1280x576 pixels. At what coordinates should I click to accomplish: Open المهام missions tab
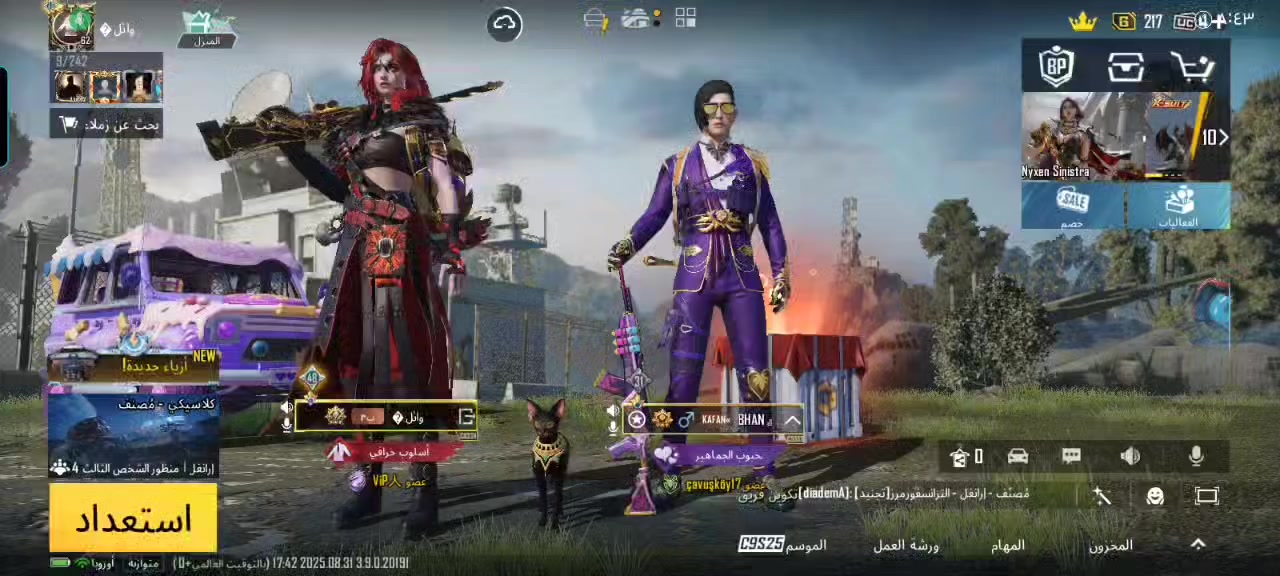(x=1008, y=545)
